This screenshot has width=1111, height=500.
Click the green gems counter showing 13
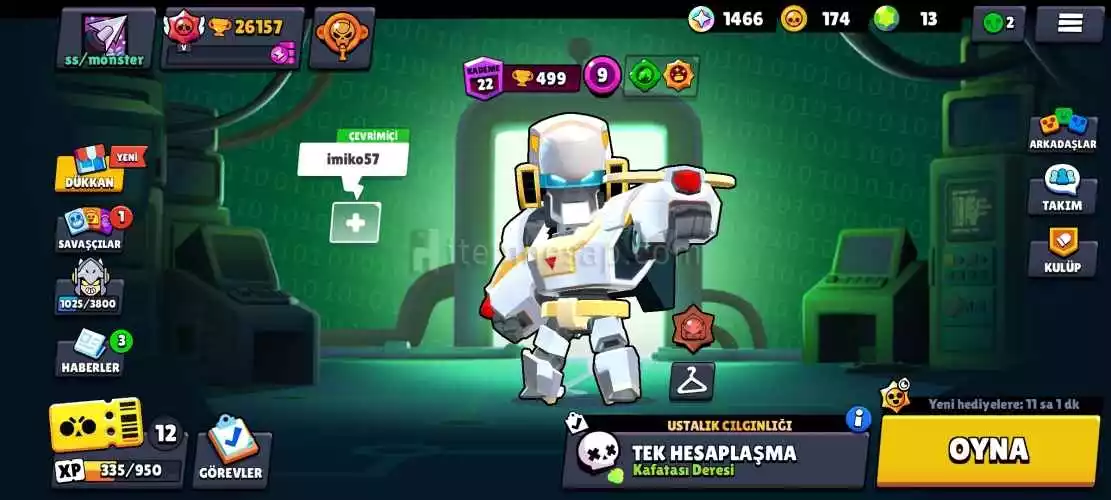(x=905, y=19)
